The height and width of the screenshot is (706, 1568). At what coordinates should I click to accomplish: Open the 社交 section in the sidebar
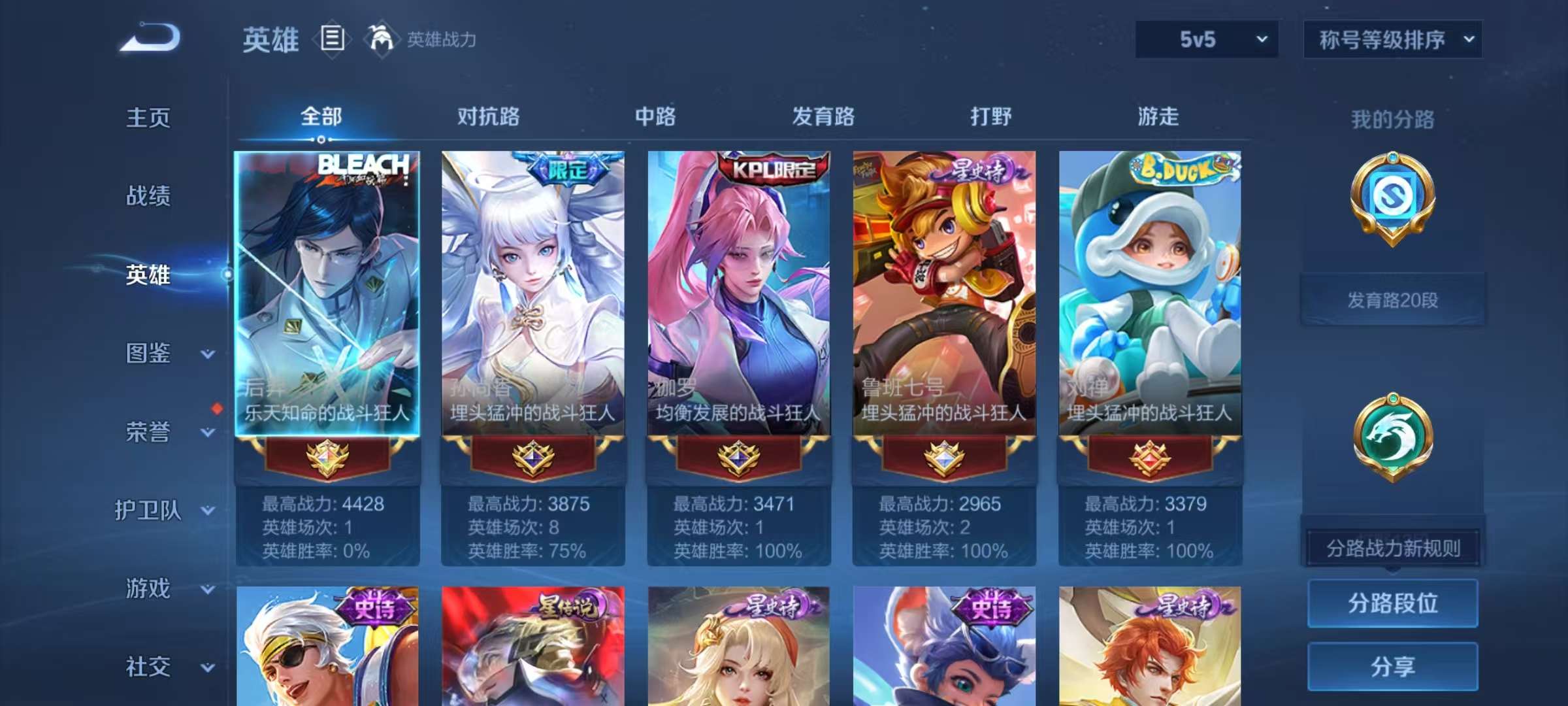point(148,668)
